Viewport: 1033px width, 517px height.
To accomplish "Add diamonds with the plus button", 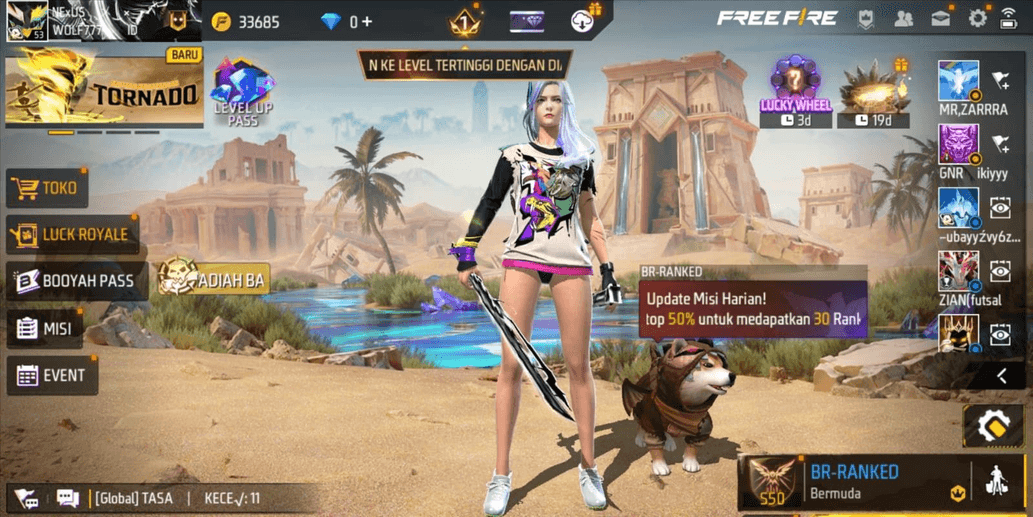I will (x=367, y=21).
